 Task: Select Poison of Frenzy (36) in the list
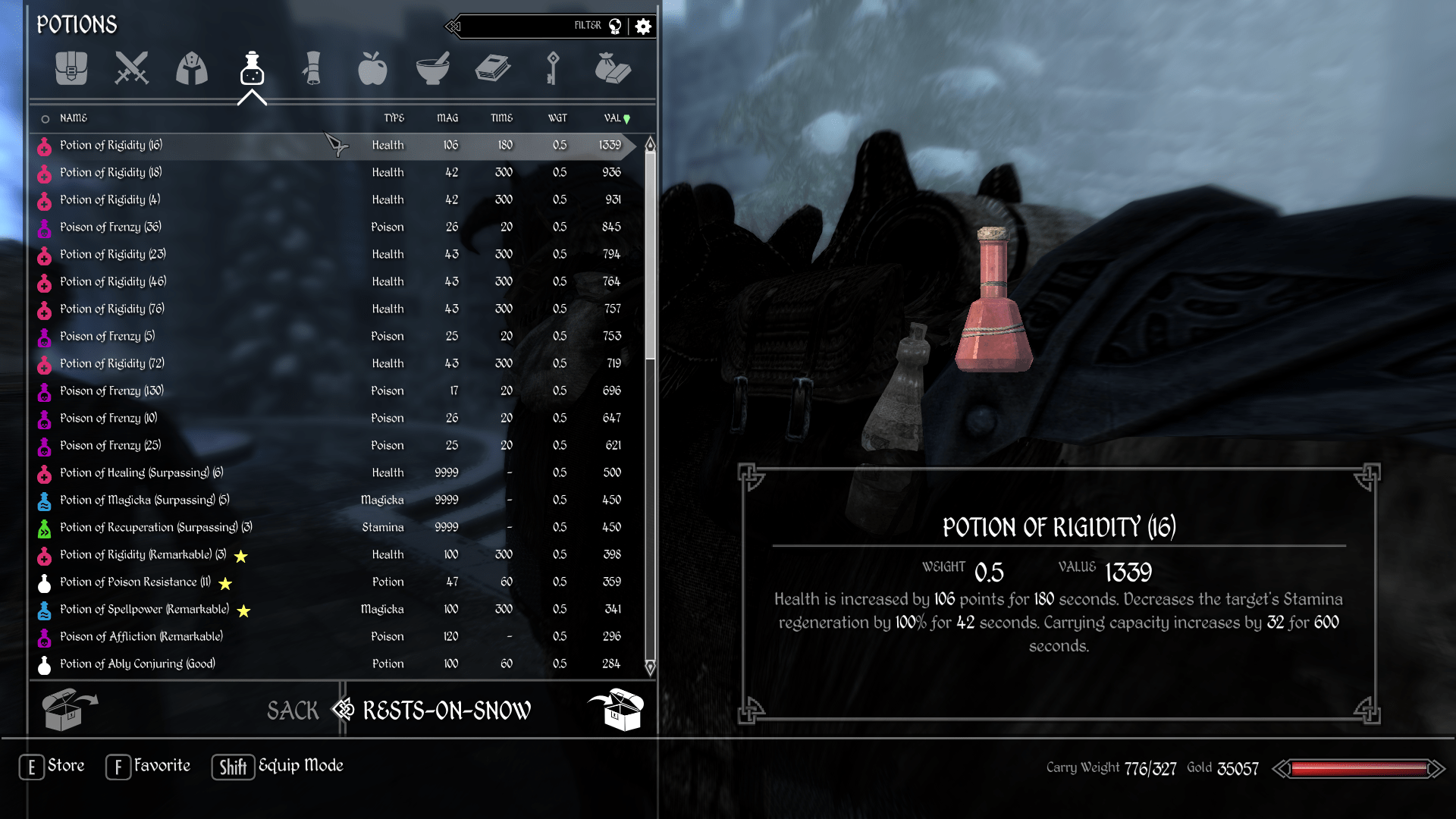(x=111, y=227)
